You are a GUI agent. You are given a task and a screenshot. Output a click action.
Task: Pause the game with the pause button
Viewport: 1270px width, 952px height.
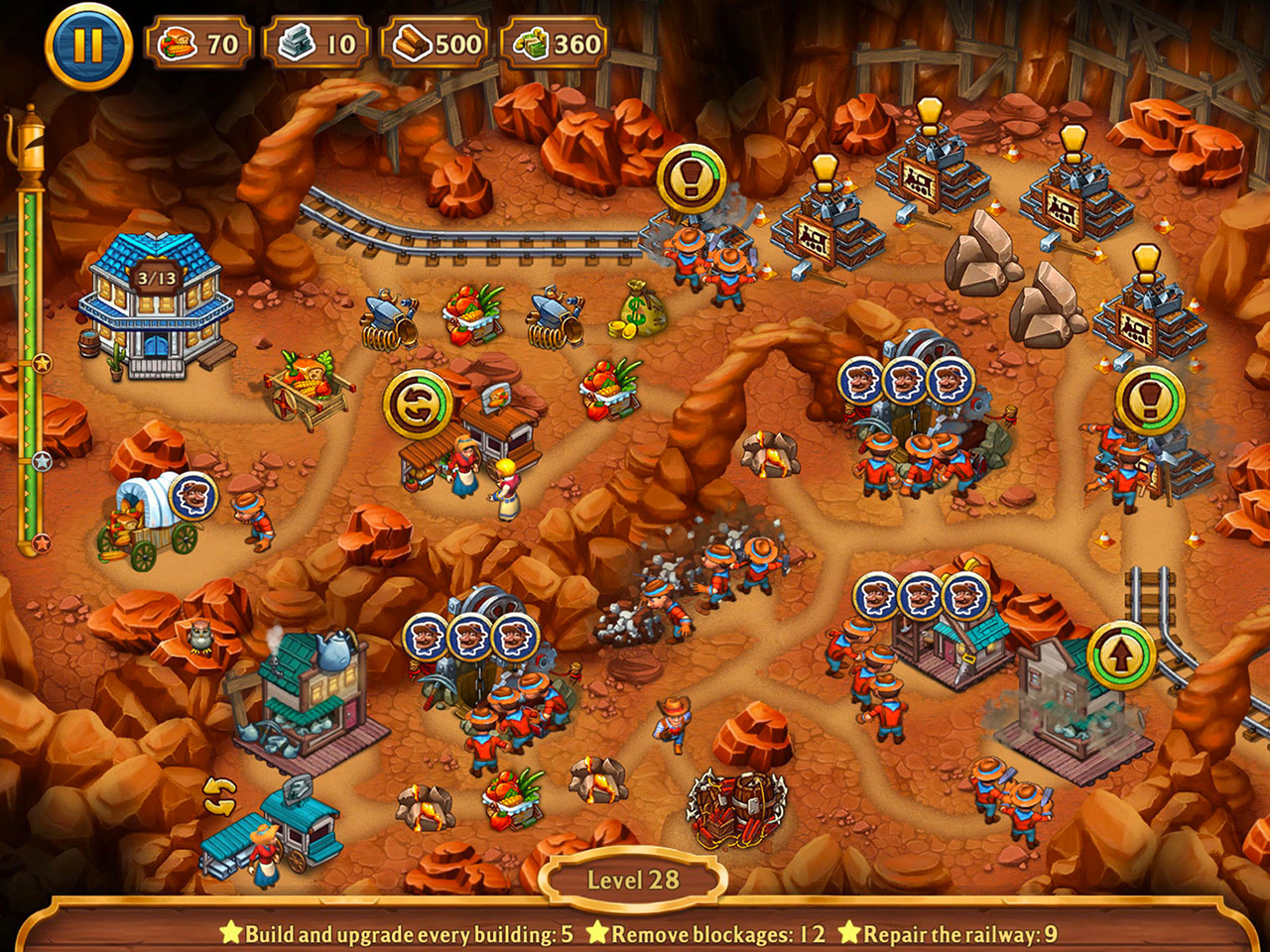coord(87,42)
